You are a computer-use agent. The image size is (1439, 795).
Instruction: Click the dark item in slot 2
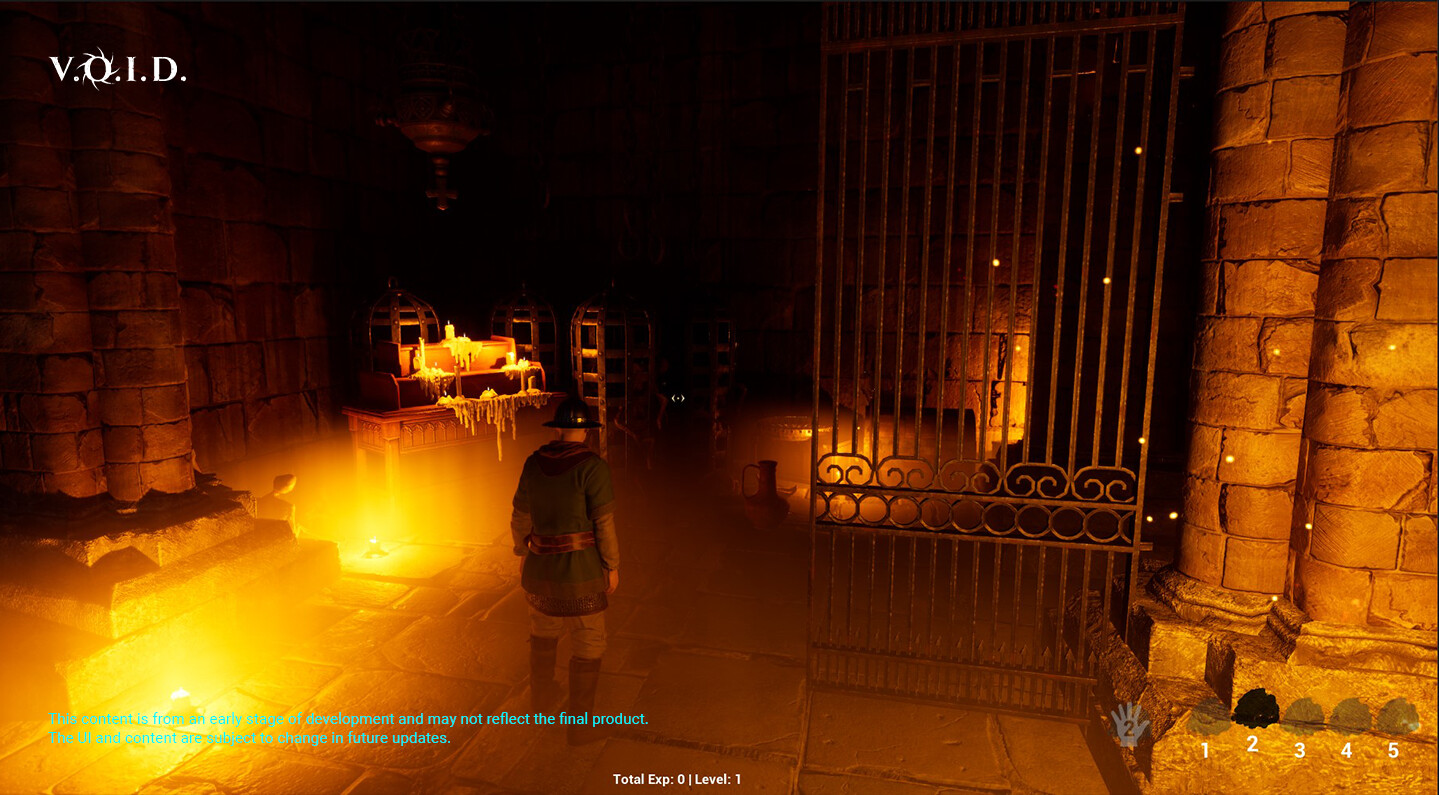click(x=1254, y=710)
